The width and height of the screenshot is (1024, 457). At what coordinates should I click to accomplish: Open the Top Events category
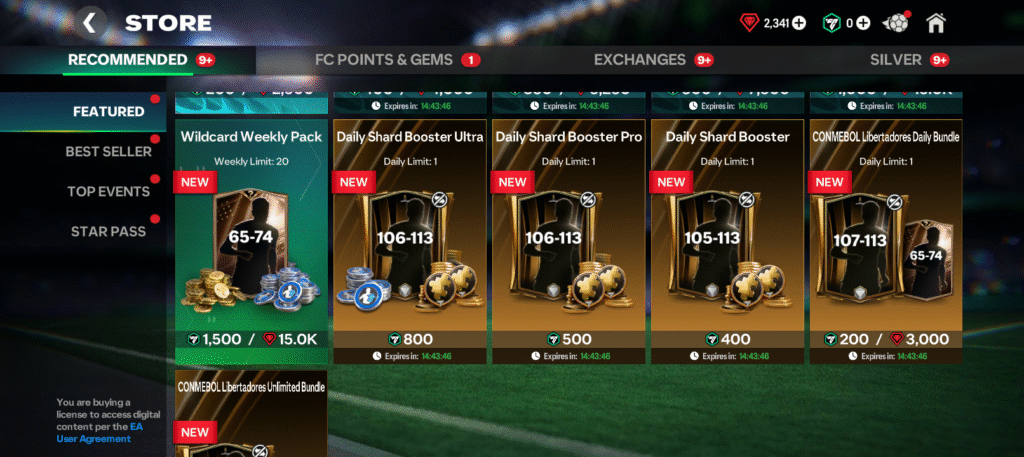[108, 192]
